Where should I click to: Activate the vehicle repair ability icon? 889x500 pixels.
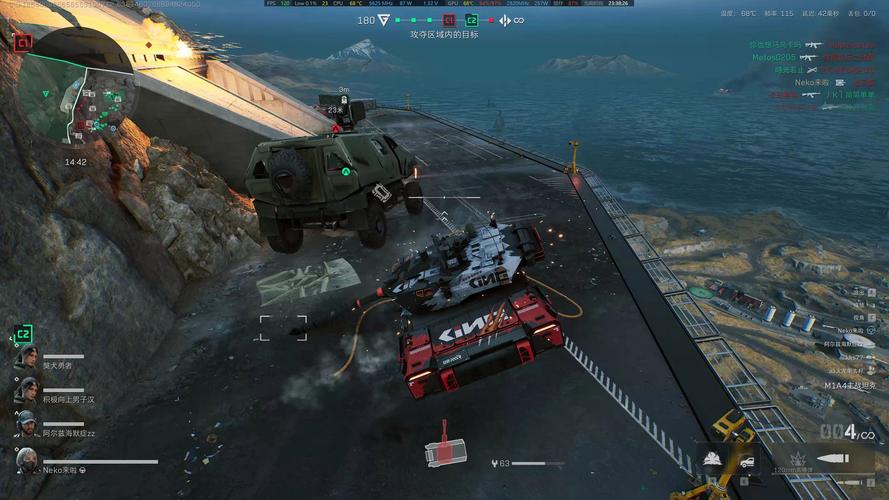pyautogui.click(x=747, y=459)
